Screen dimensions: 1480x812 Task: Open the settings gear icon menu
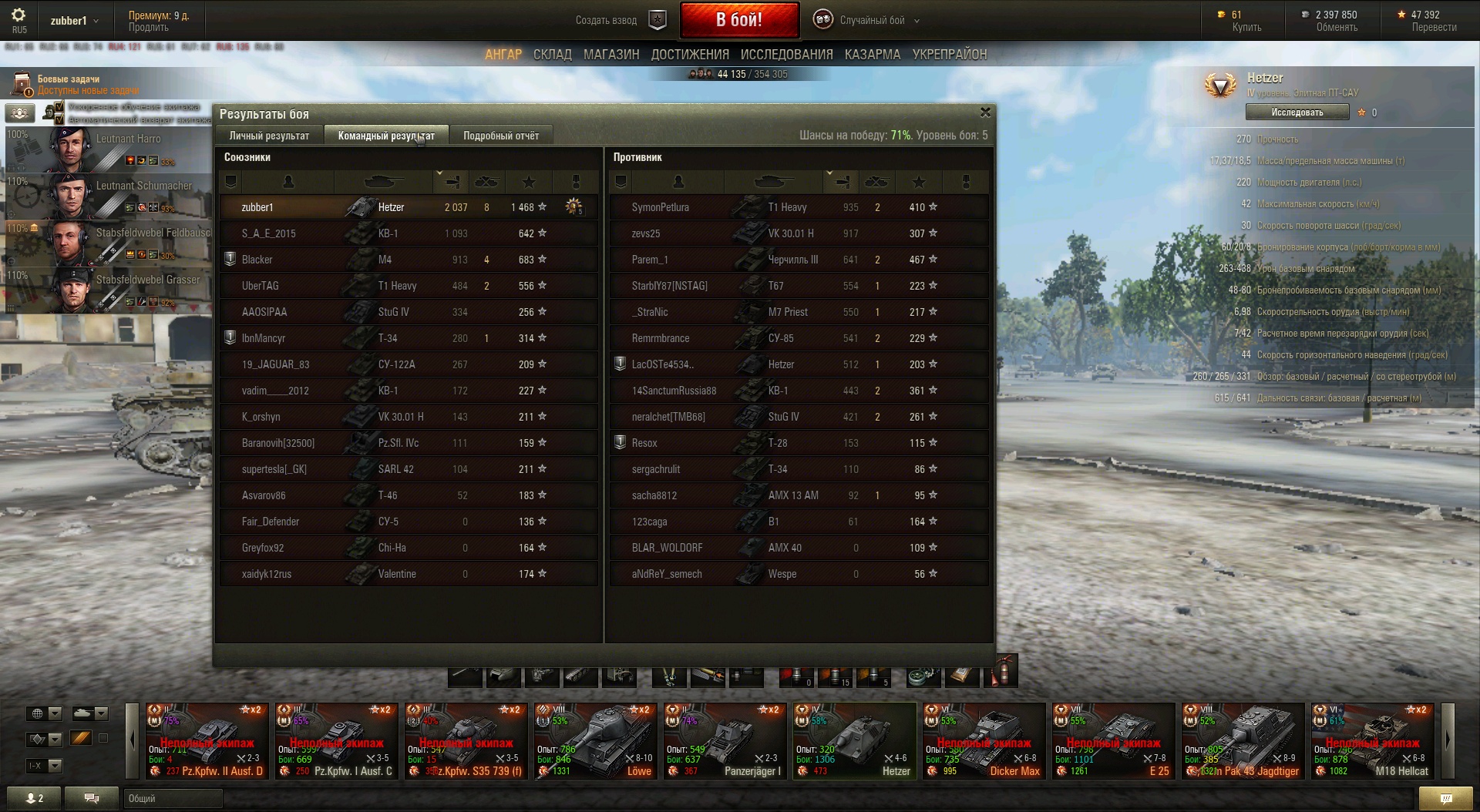[x=18, y=15]
